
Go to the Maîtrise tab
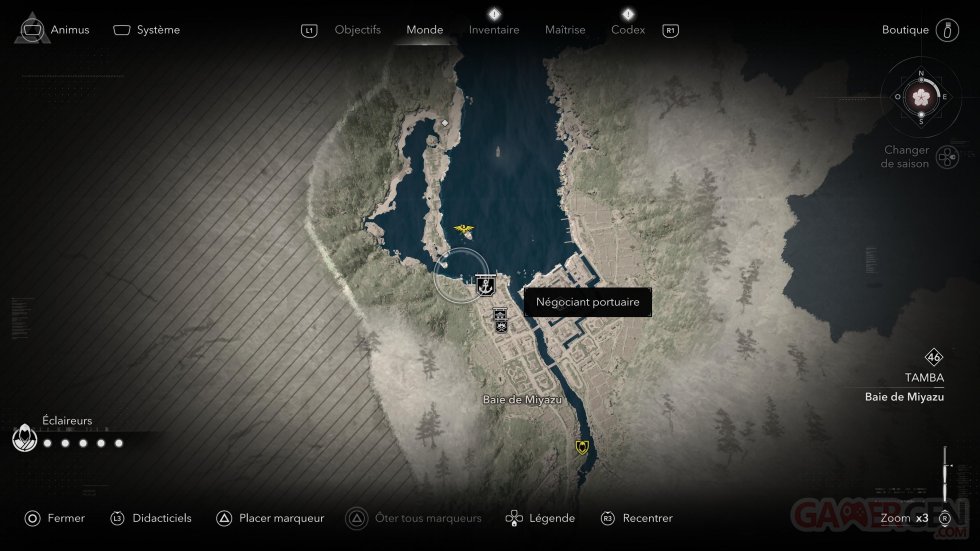point(565,30)
